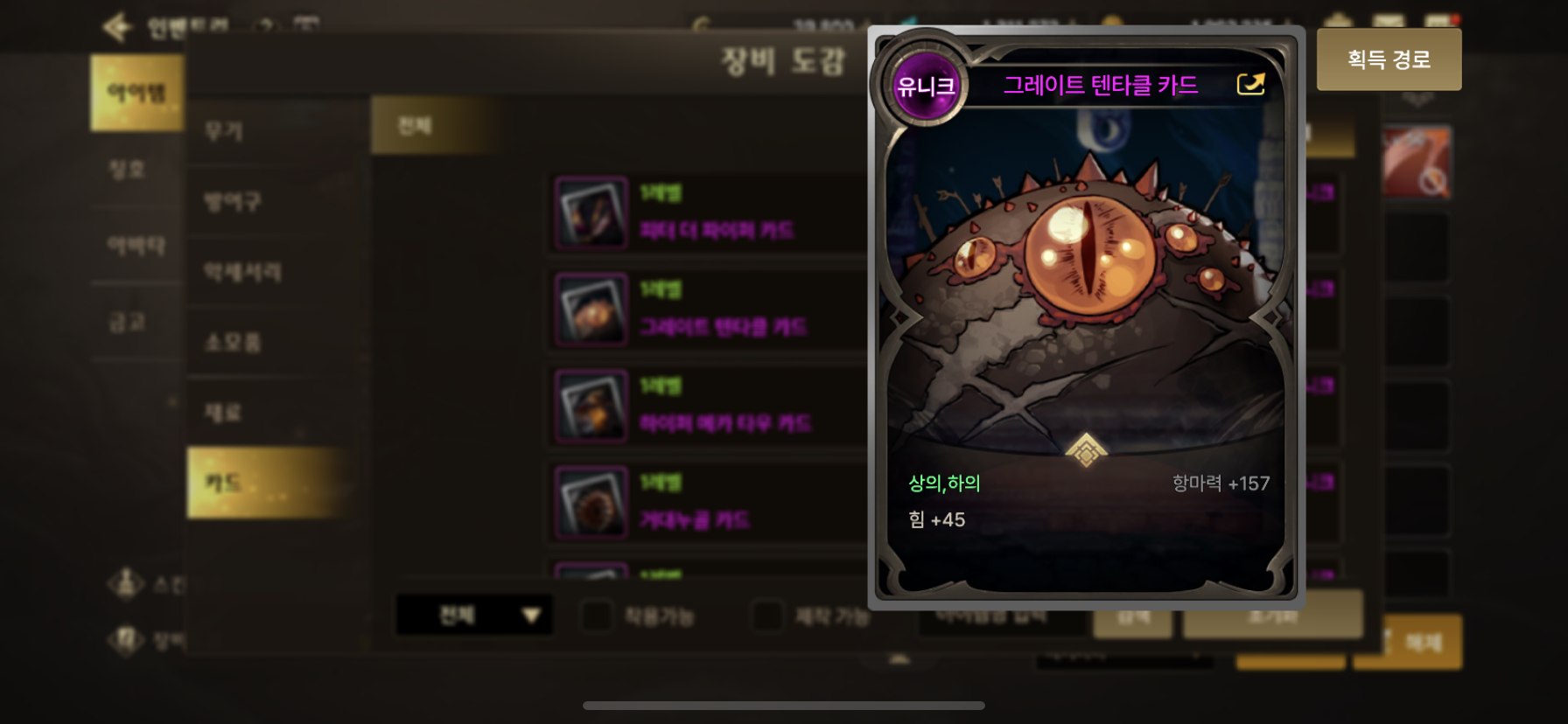1568x724 pixels.
Task: Open the 금고 side tab
Action: pyautogui.click(x=127, y=322)
